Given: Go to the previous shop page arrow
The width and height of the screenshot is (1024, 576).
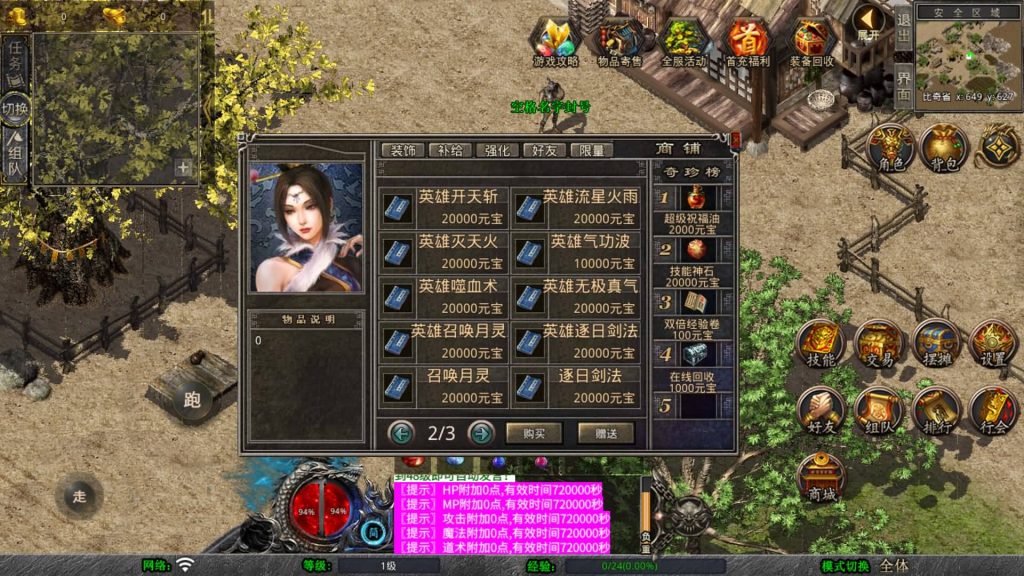Looking at the screenshot, I should pyautogui.click(x=402, y=433).
